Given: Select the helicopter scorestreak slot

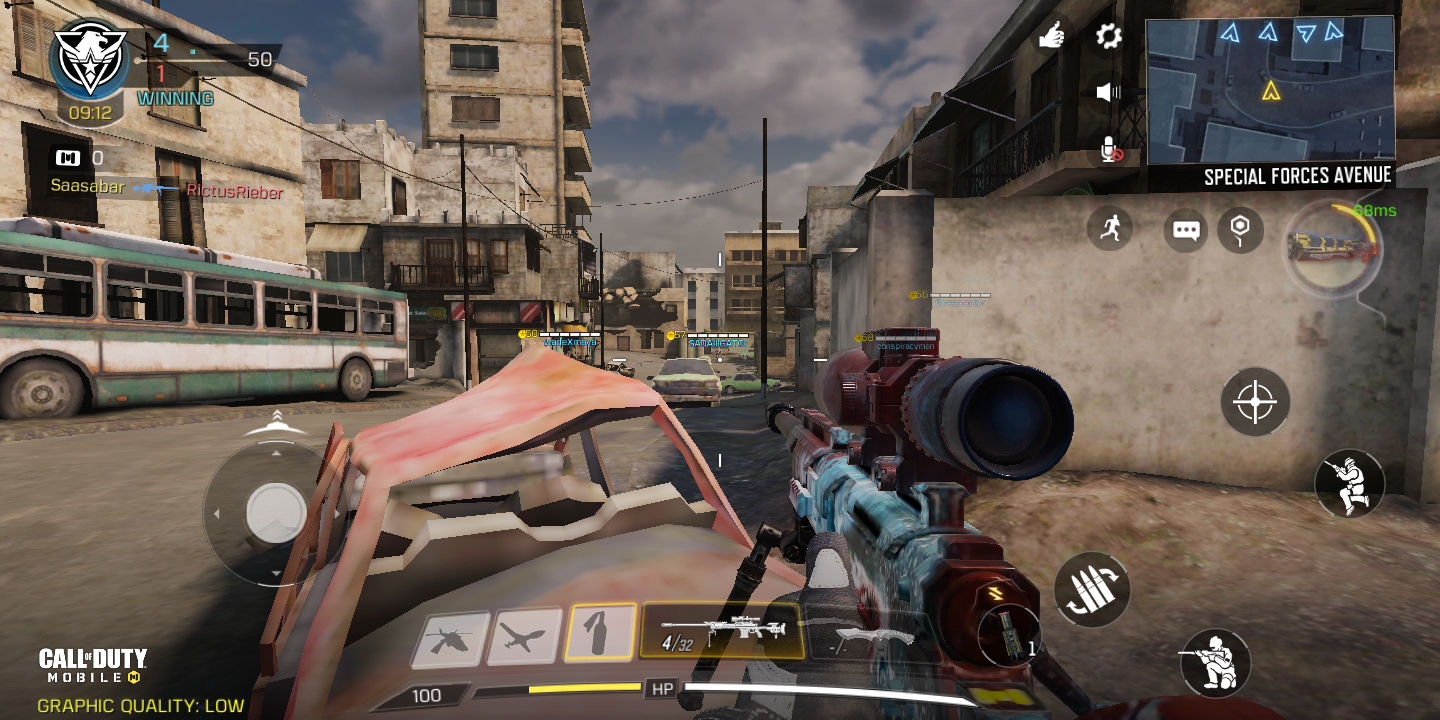Looking at the screenshot, I should 451,639.
